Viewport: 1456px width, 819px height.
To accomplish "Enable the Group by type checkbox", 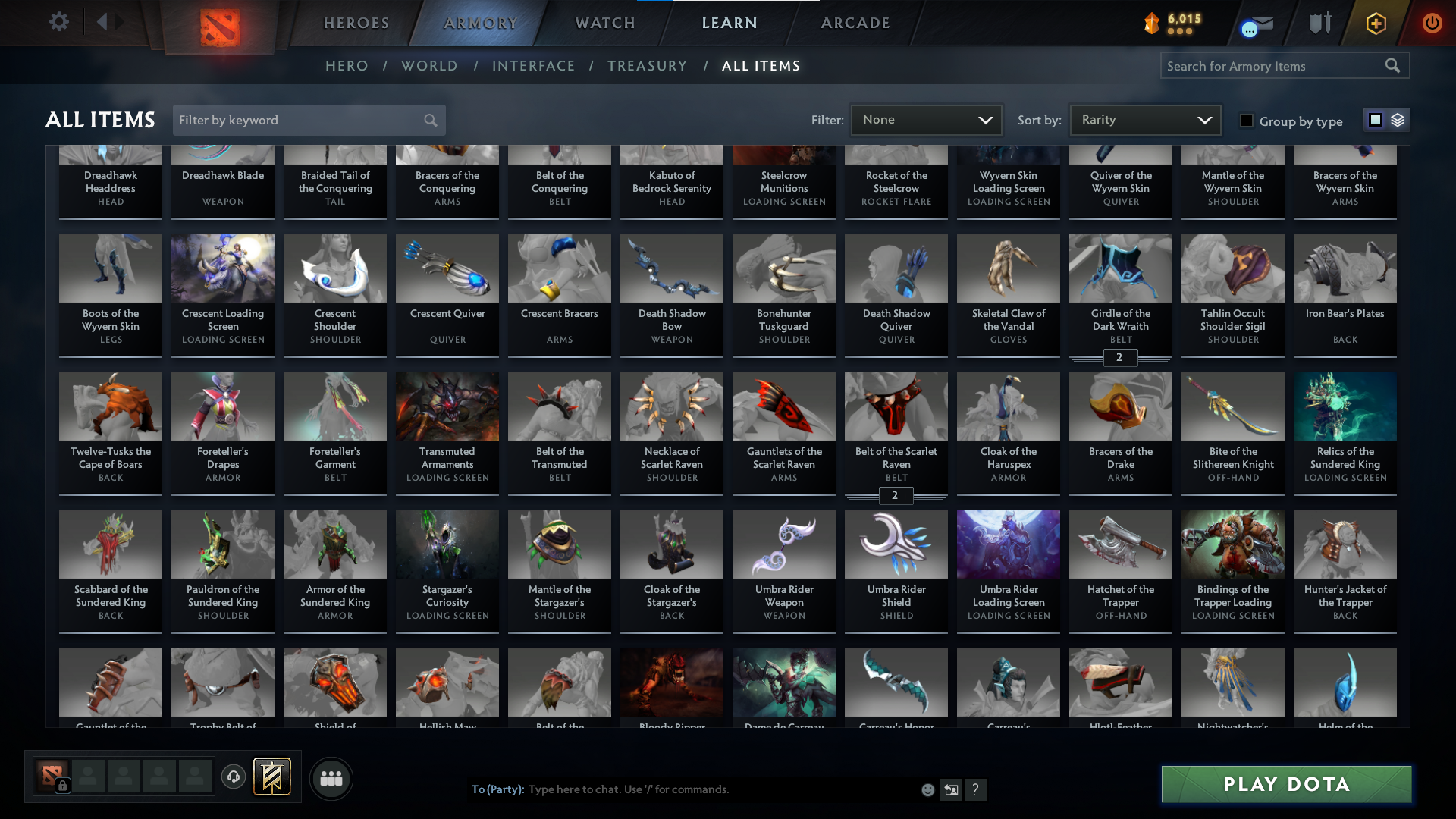I will click(x=1247, y=121).
